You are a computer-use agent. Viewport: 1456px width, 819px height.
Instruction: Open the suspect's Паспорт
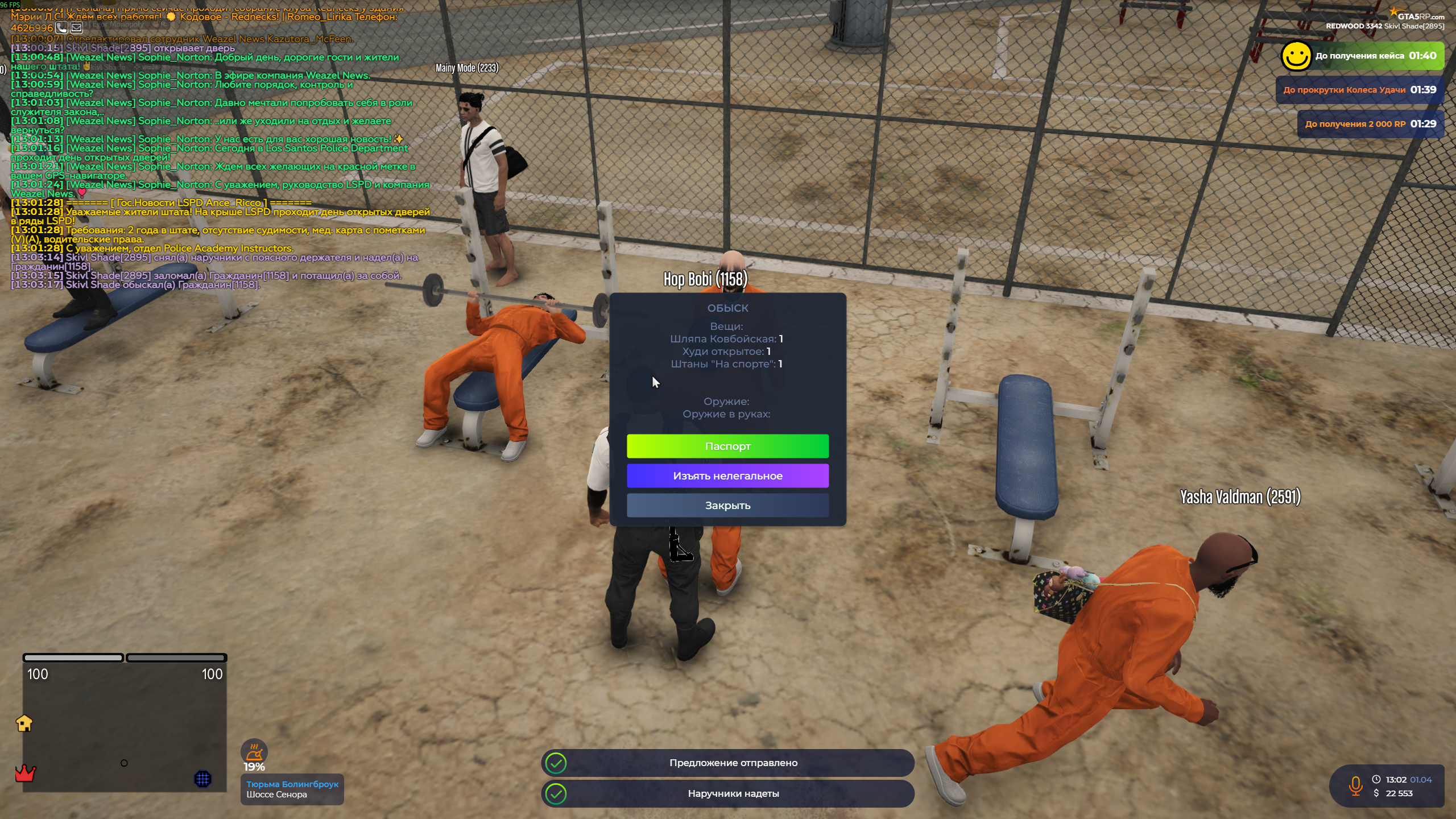click(x=727, y=446)
